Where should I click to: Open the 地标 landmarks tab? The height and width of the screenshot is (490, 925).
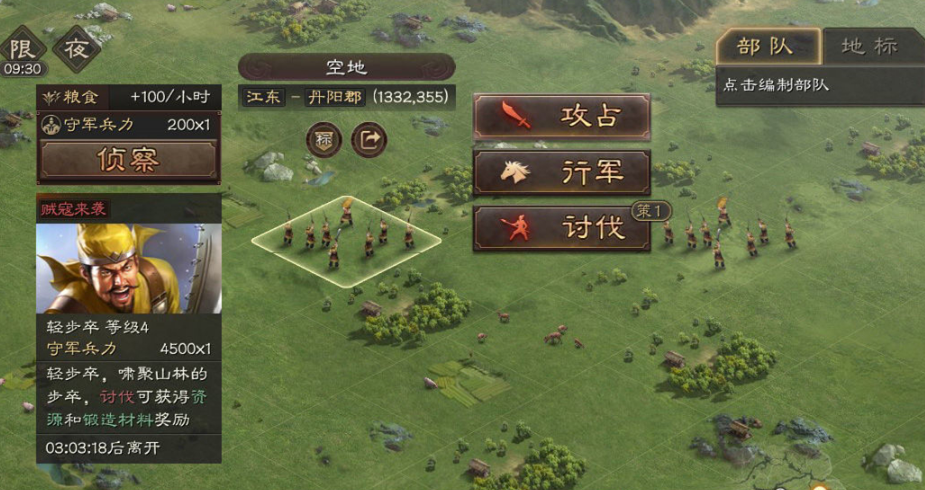pos(868,46)
